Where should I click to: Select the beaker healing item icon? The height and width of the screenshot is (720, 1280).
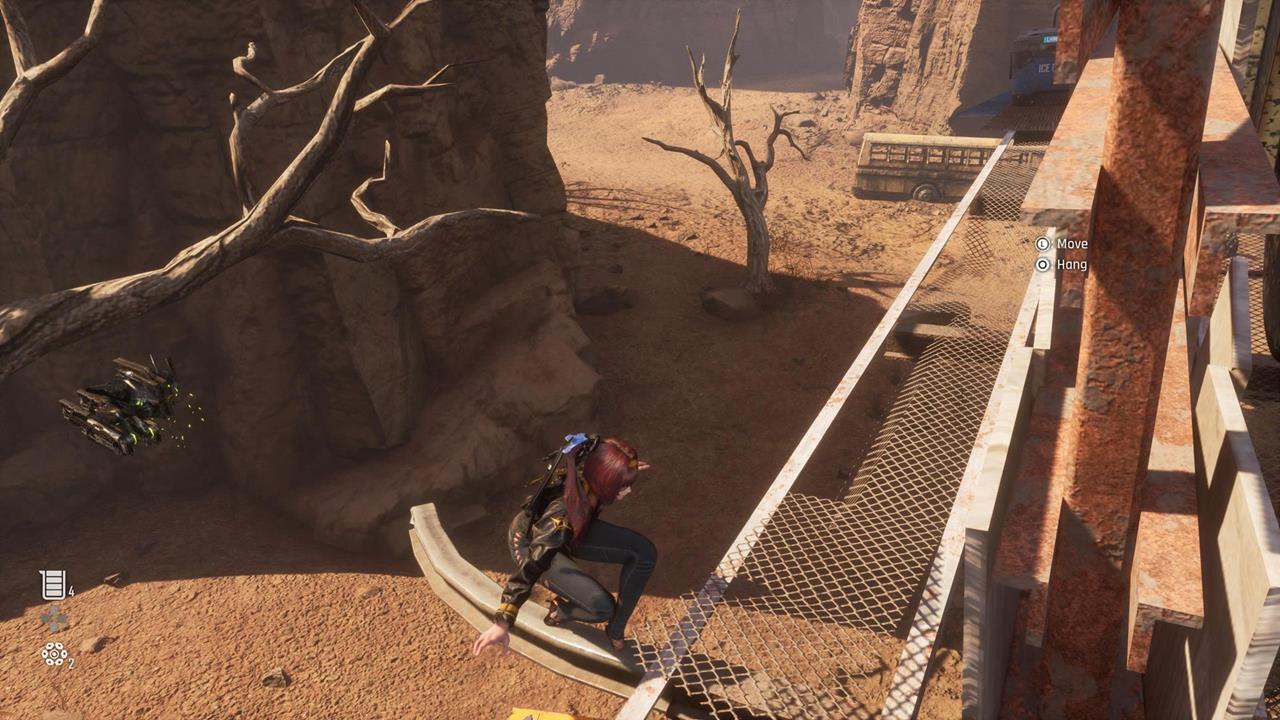coord(52,585)
